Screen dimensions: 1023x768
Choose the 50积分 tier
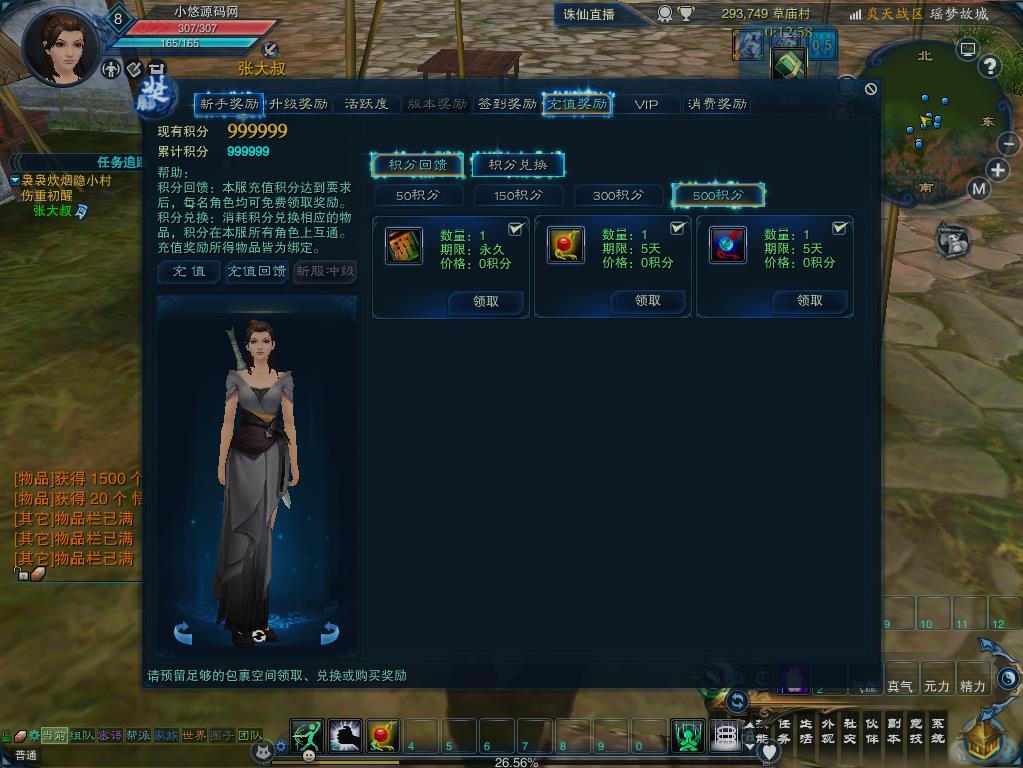[417, 195]
